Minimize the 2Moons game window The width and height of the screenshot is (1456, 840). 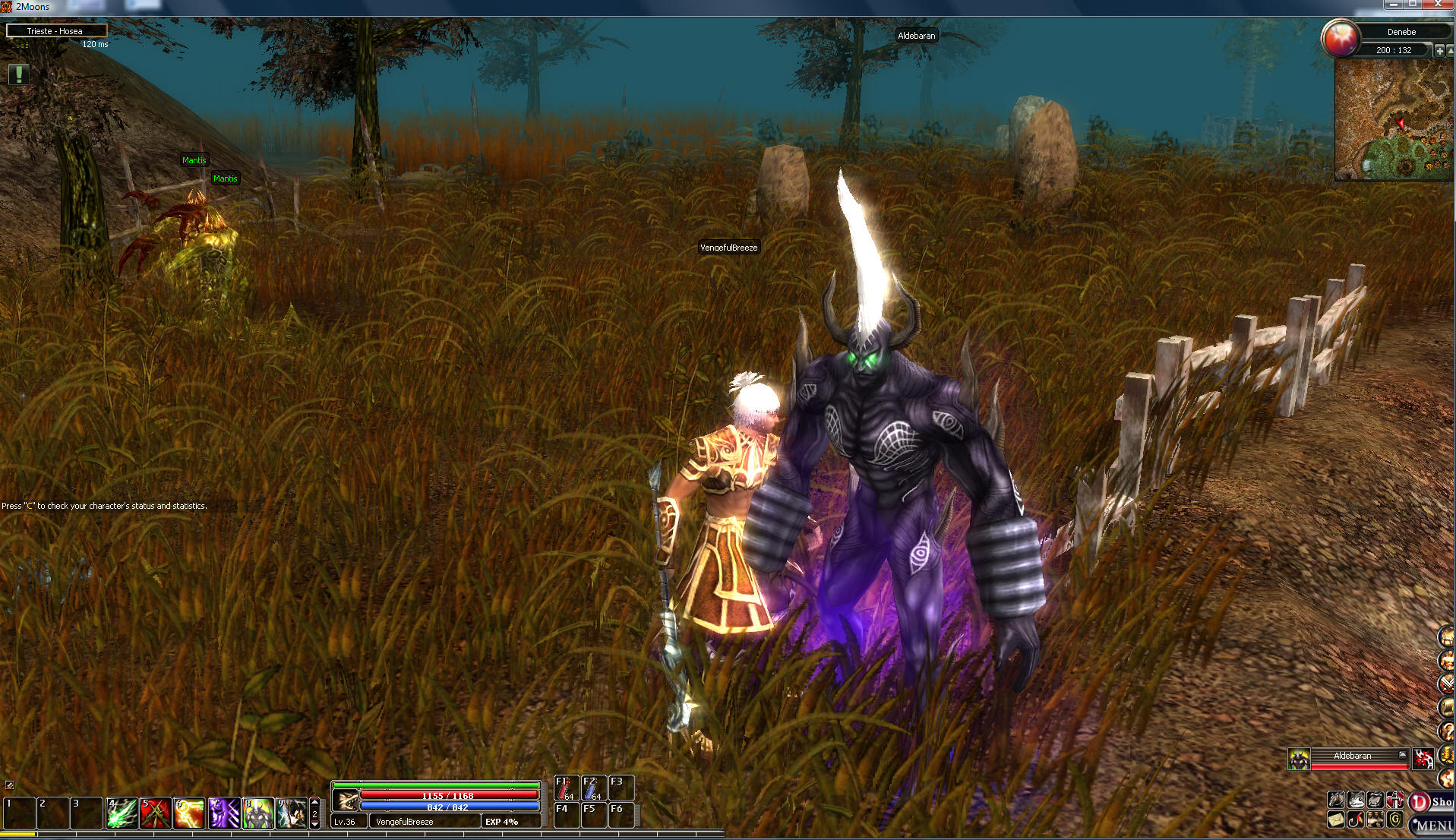[1392, 5]
